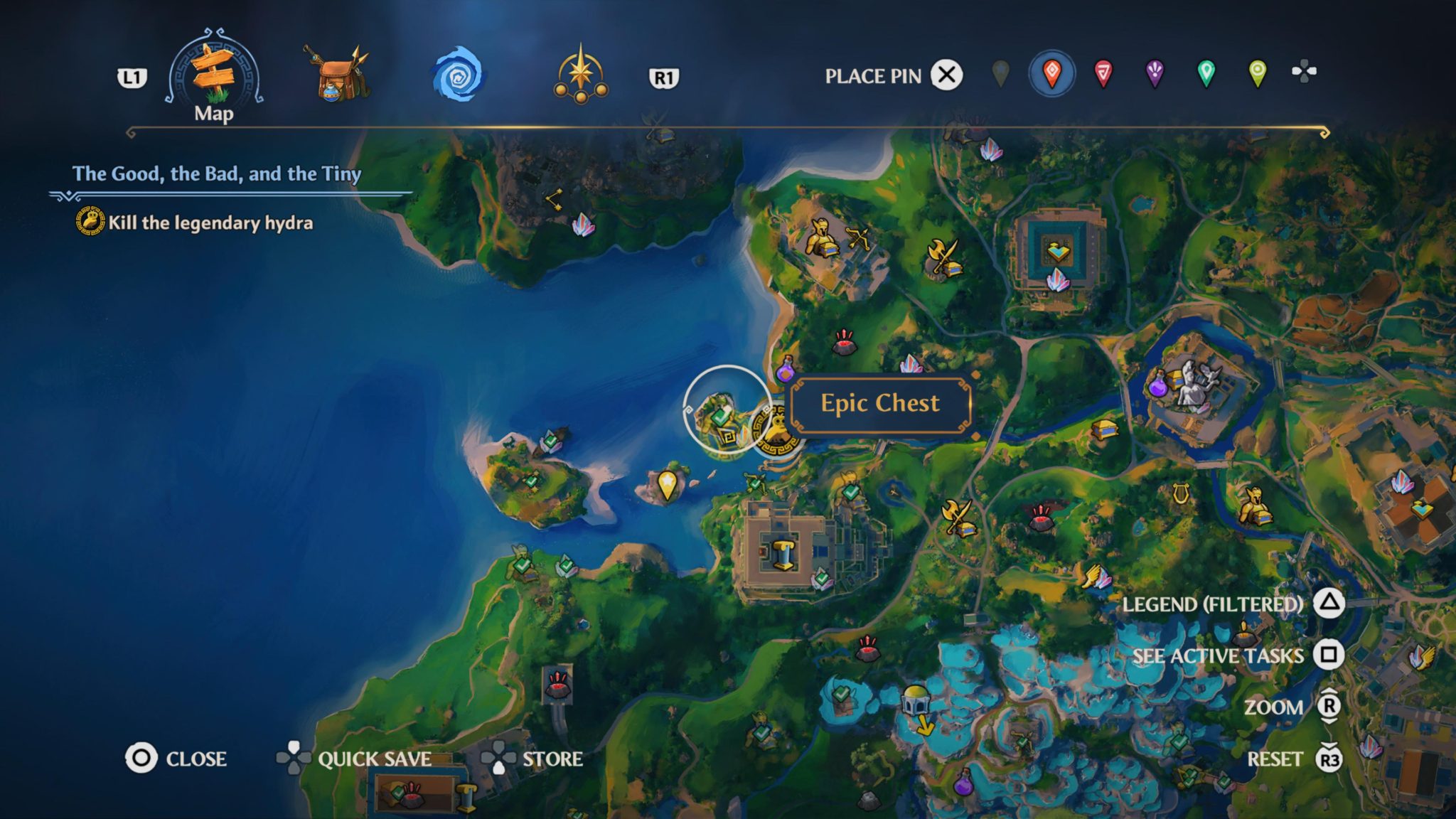Select the orange pin type

[1051, 71]
